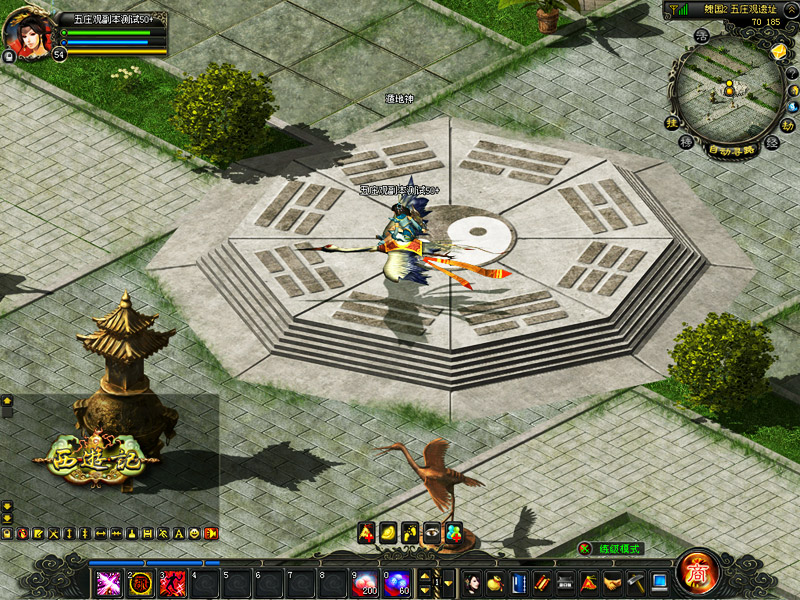Toggle the 练级模式 leveling mode button
This screenshot has height=600, width=800.
pyautogui.click(x=612, y=549)
